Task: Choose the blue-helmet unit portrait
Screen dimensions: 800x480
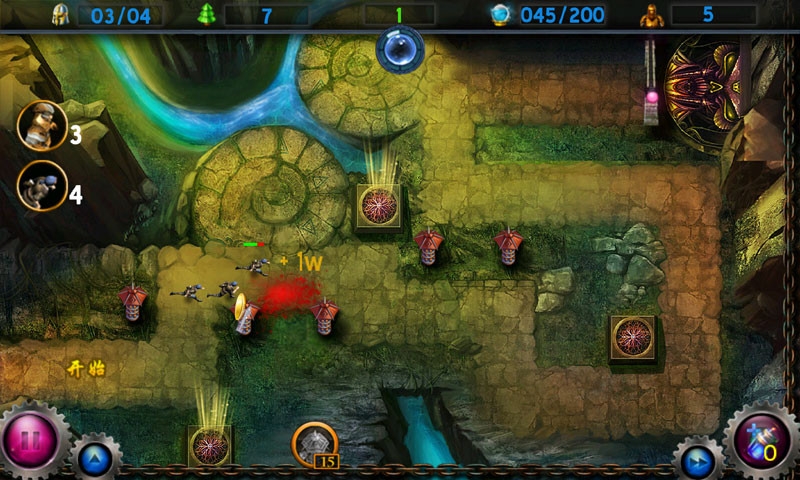Action: click(41, 186)
